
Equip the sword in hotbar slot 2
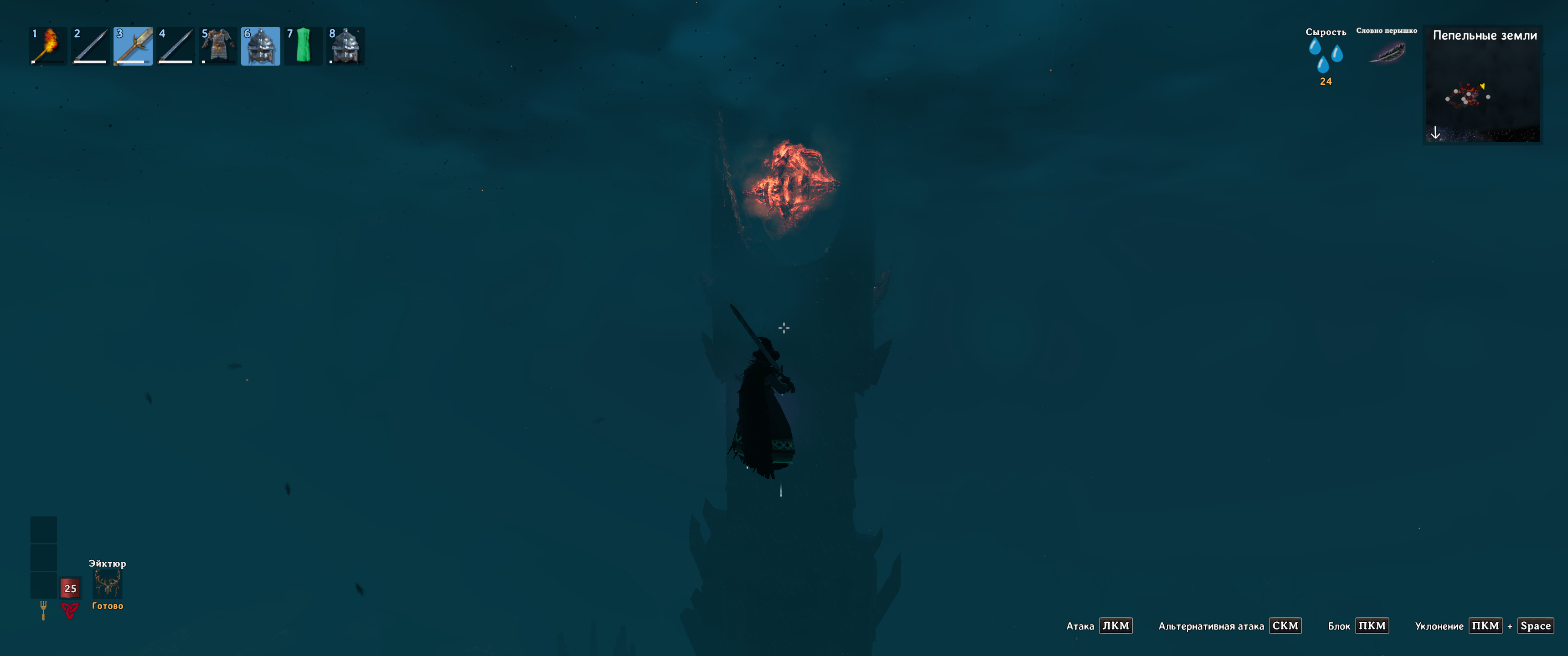point(90,46)
